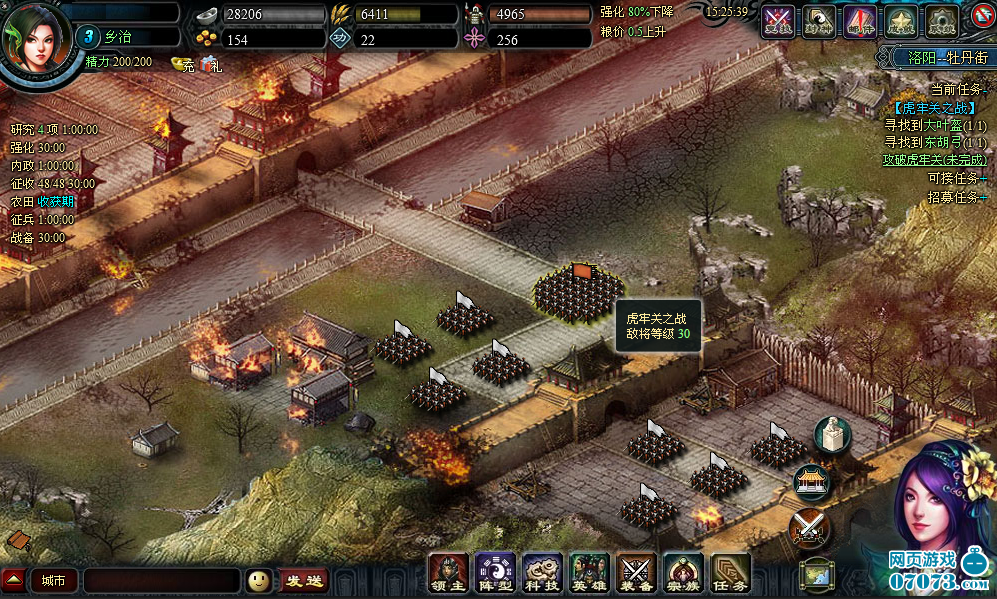Open the 充 recharge gold ingot icon
Viewport: 997px width, 599px height.
tap(183, 64)
